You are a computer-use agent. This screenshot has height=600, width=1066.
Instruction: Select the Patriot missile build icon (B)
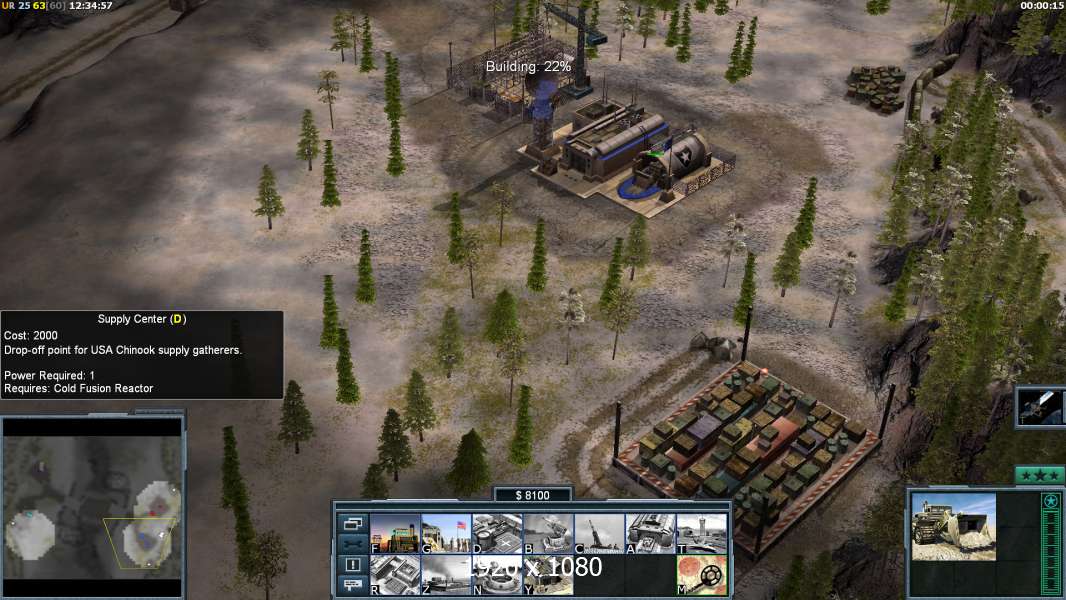tap(548, 534)
